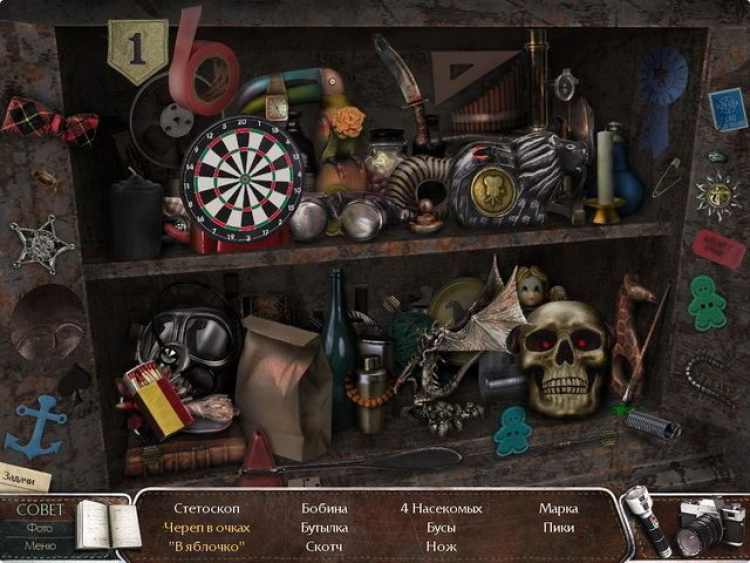Click the СОВЕТ hint button
750x563 pixels.
click(x=40, y=510)
